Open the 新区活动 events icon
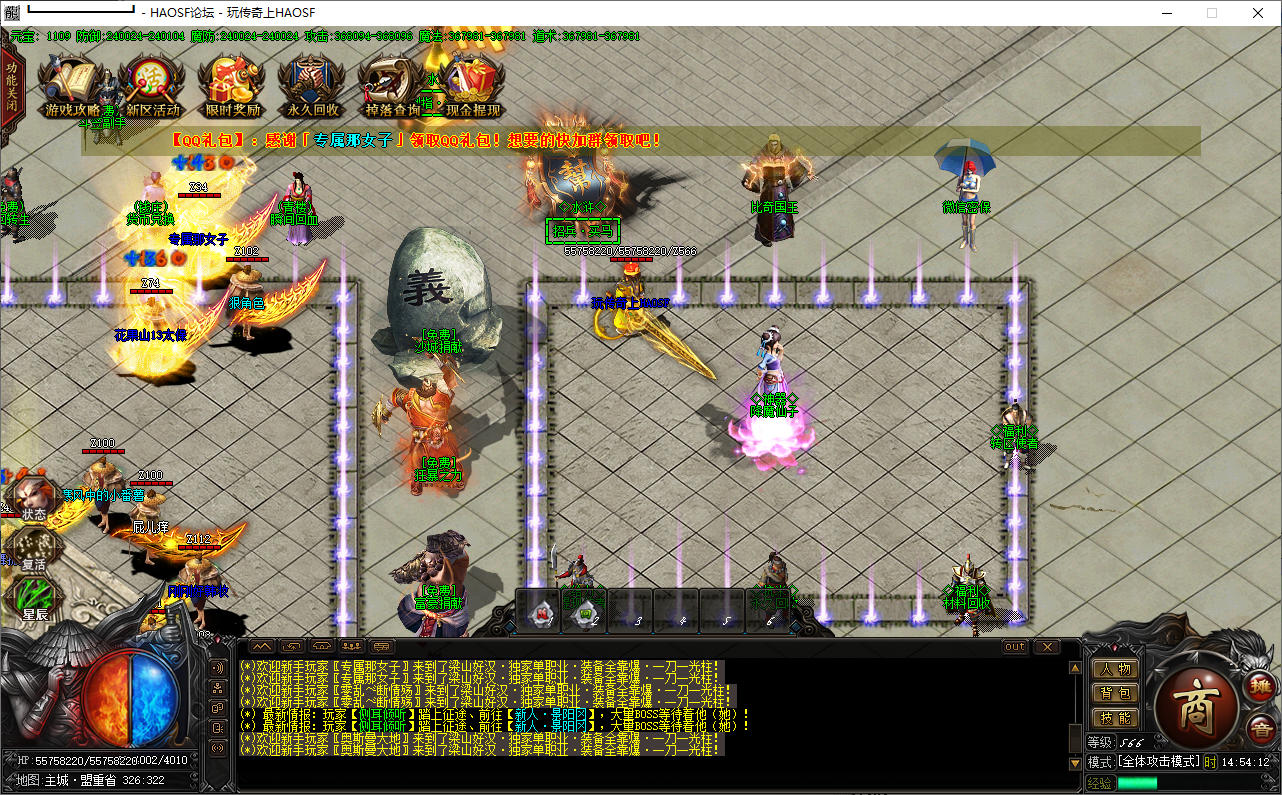The height and width of the screenshot is (795, 1282). tap(152, 87)
